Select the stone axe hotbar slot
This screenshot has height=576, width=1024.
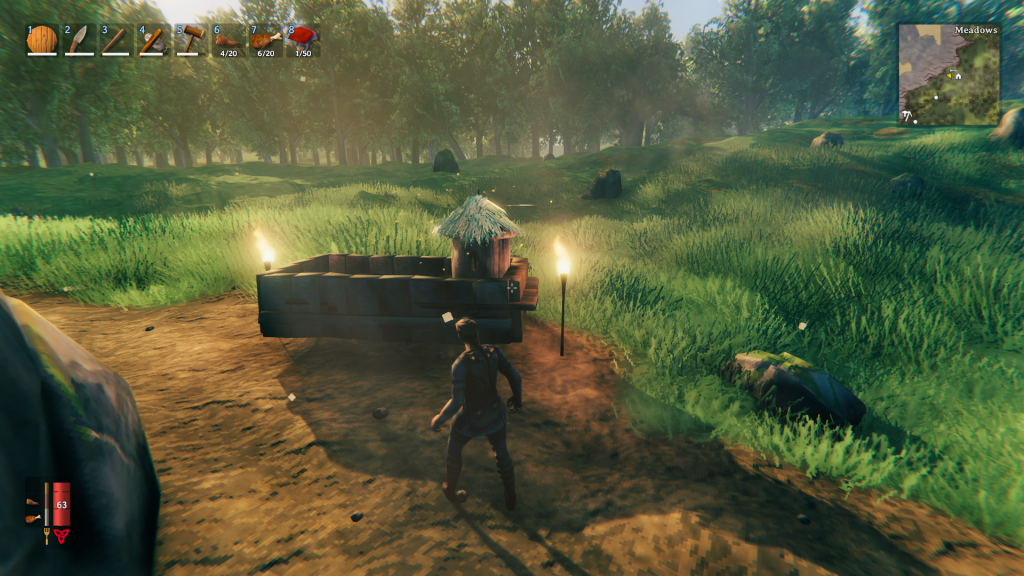click(153, 40)
